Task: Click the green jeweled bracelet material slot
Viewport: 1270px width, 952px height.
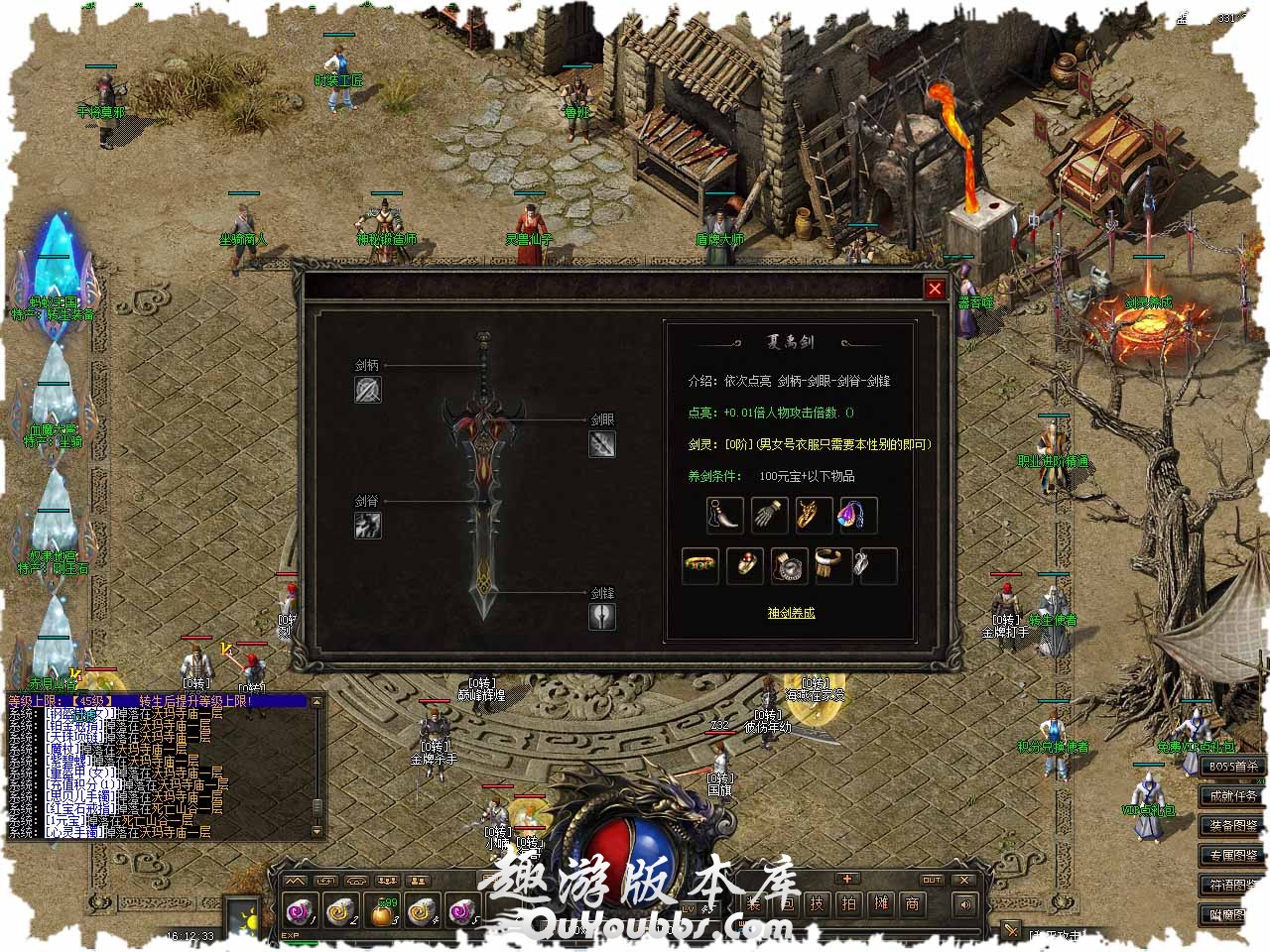Action: click(x=701, y=565)
